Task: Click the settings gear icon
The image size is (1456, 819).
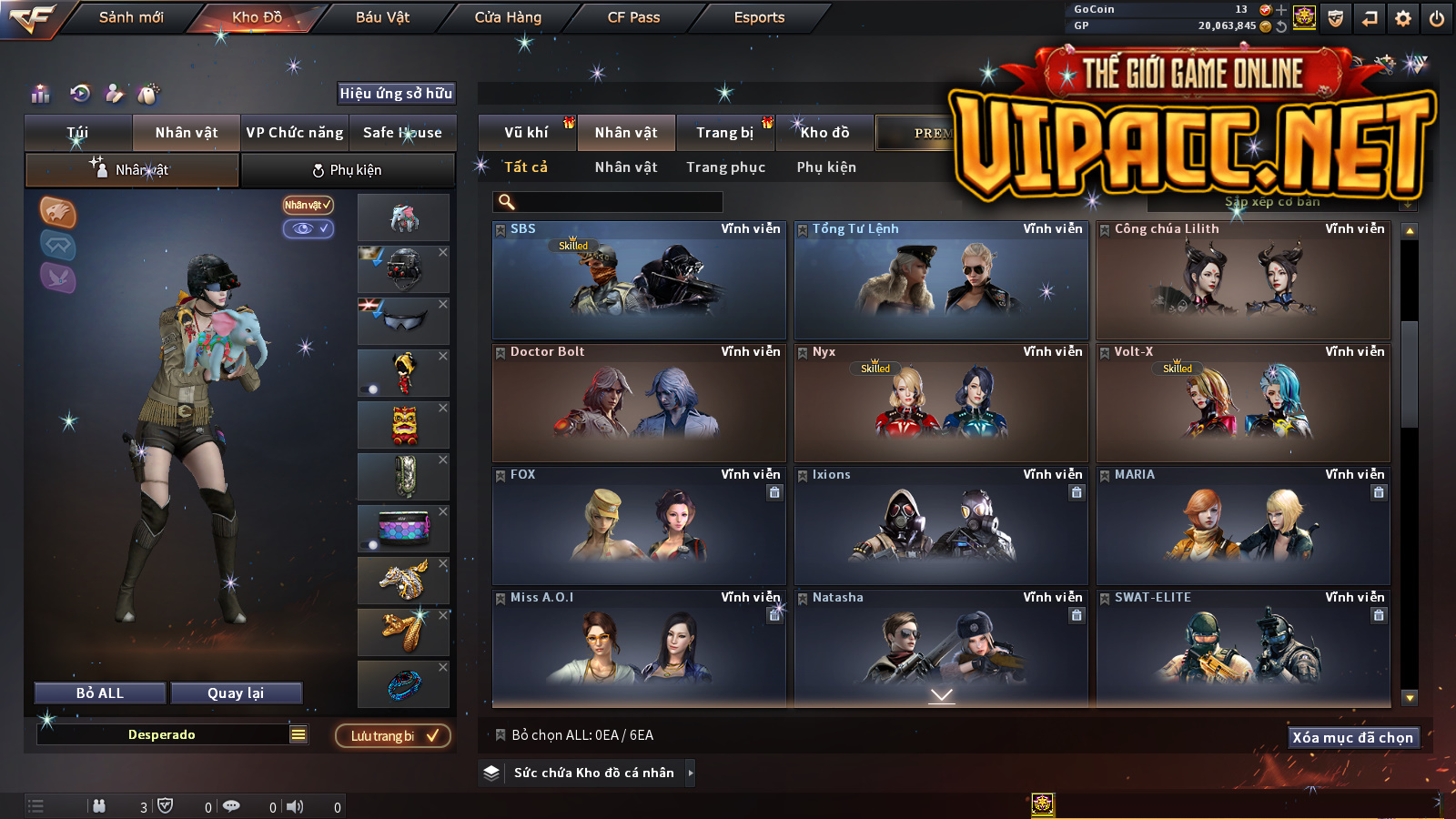Action: click(1403, 18)
